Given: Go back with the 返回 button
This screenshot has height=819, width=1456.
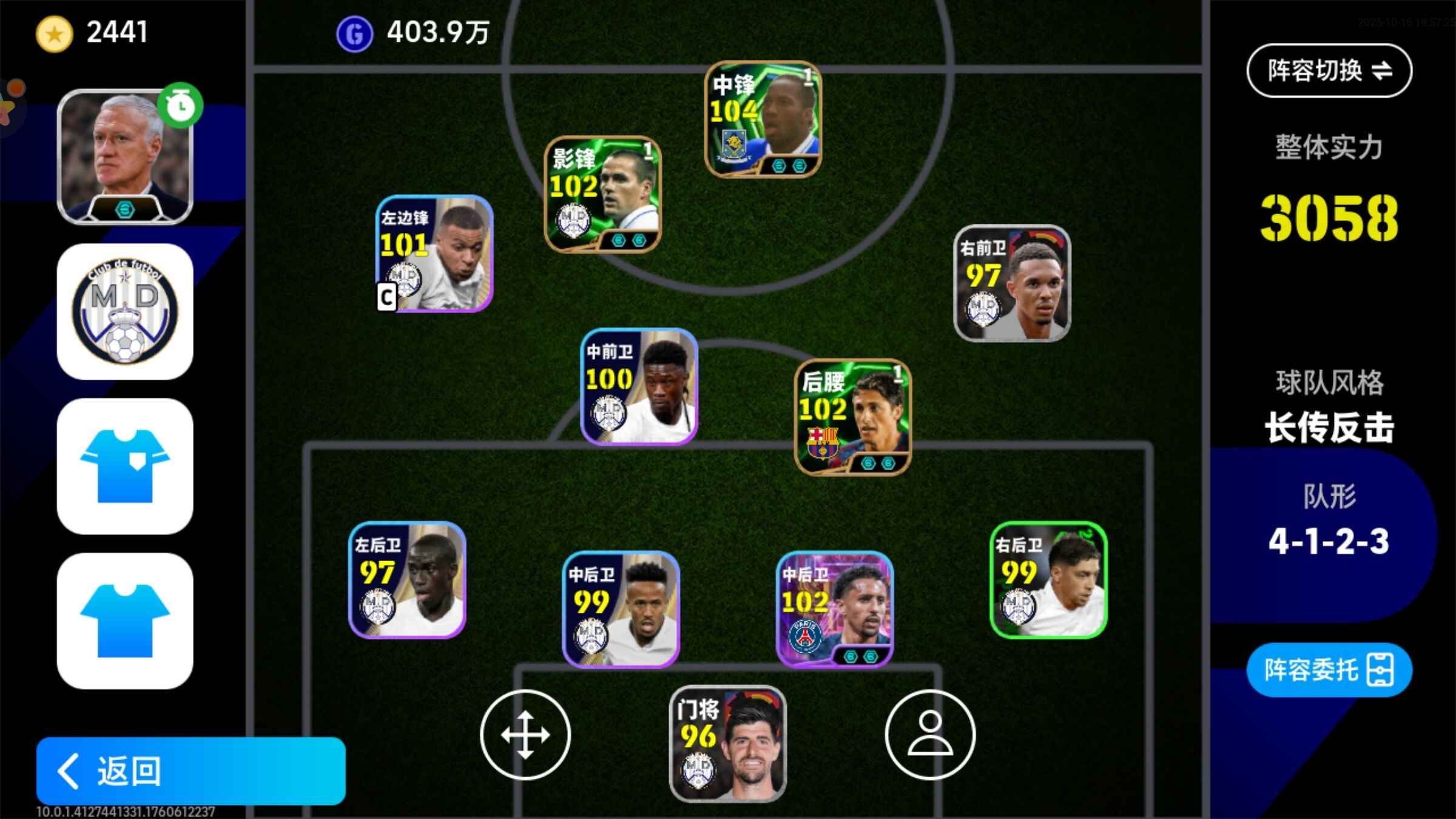Looking at the screenshot, I should coord(190,770).
